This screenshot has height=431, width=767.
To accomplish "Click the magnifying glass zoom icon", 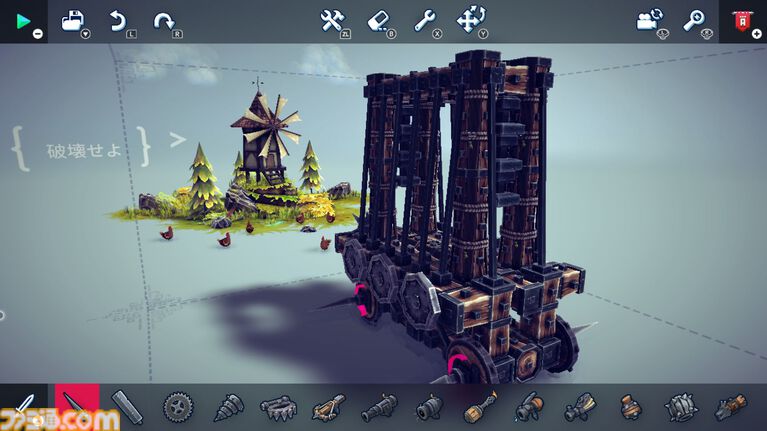I will pyautogui.click(x=694, y=20).
